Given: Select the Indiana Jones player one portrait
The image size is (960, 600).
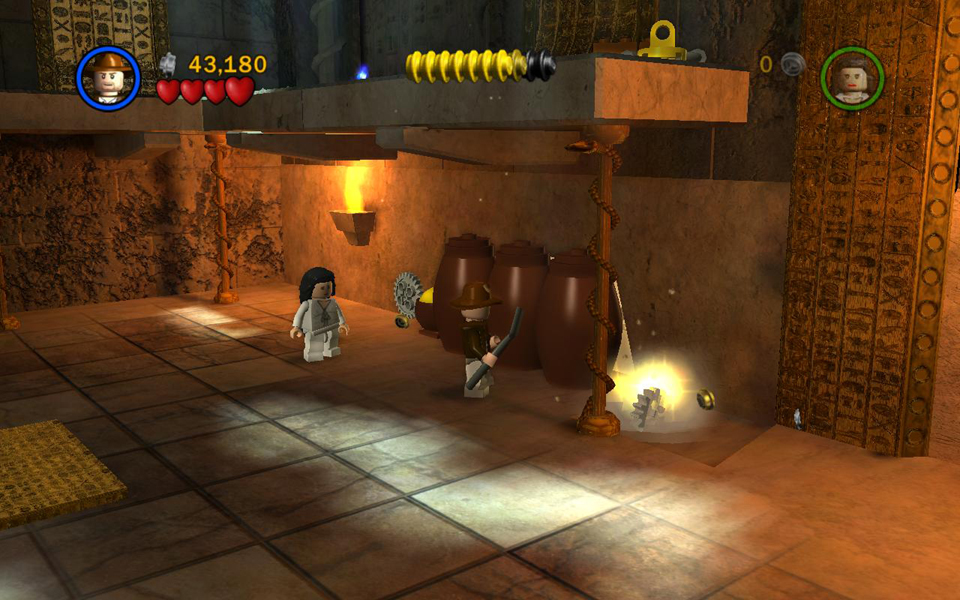Looking at the screenshot, I should click(x=108, y=77).
